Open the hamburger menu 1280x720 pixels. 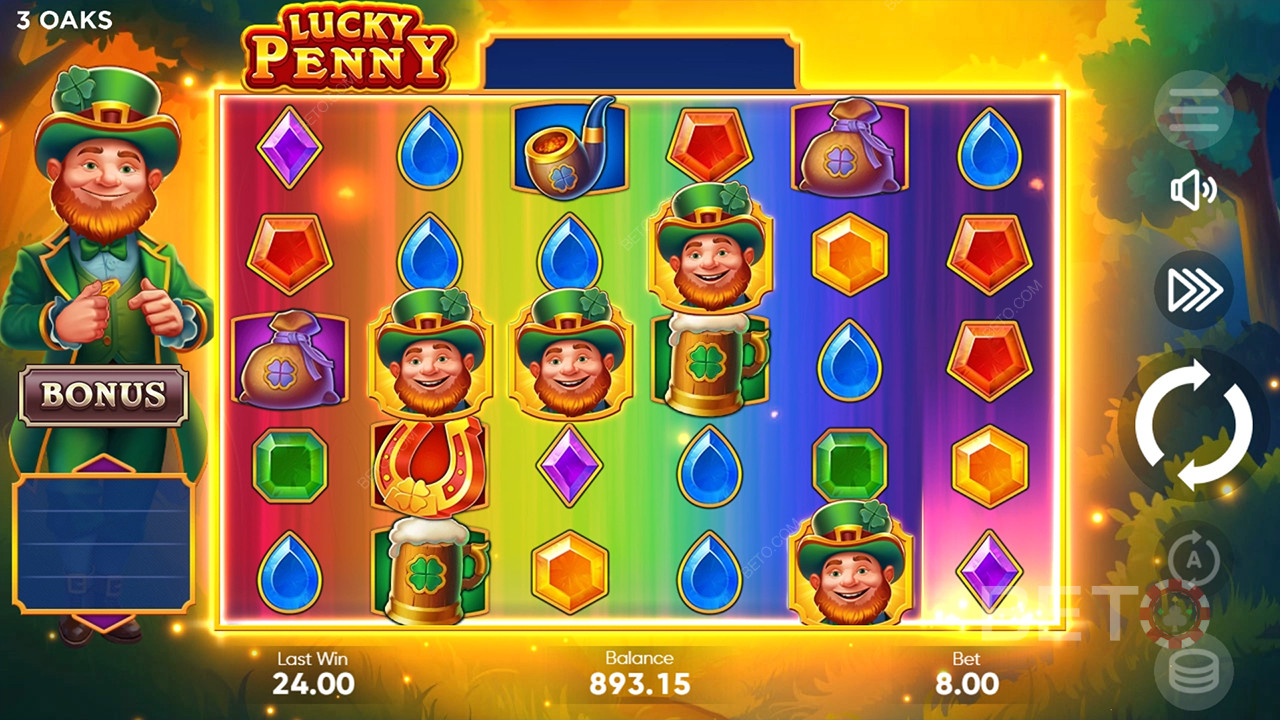1194,110
